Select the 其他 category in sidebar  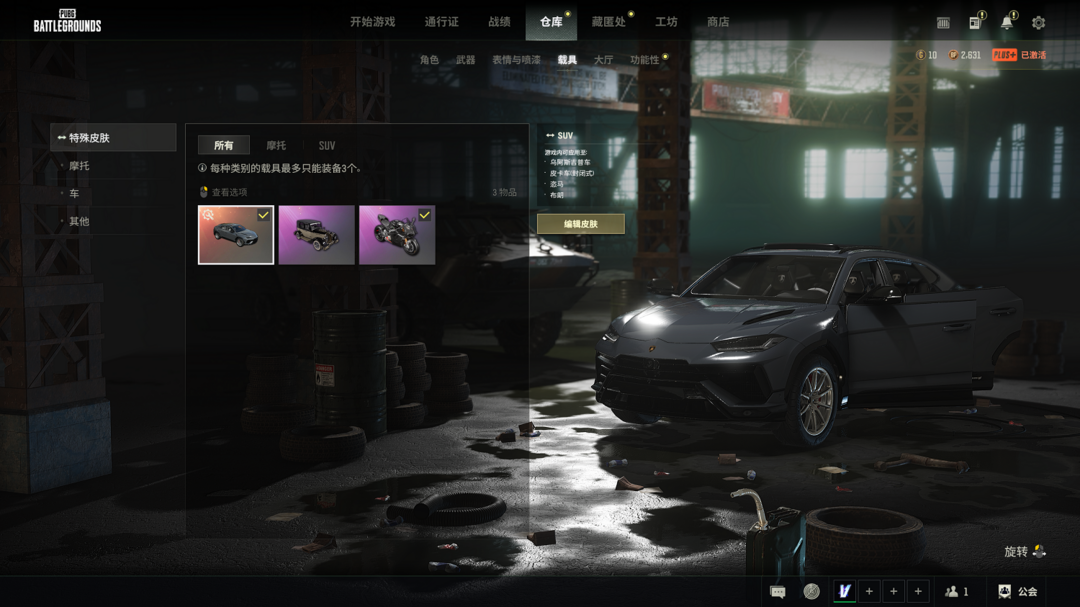79,221
